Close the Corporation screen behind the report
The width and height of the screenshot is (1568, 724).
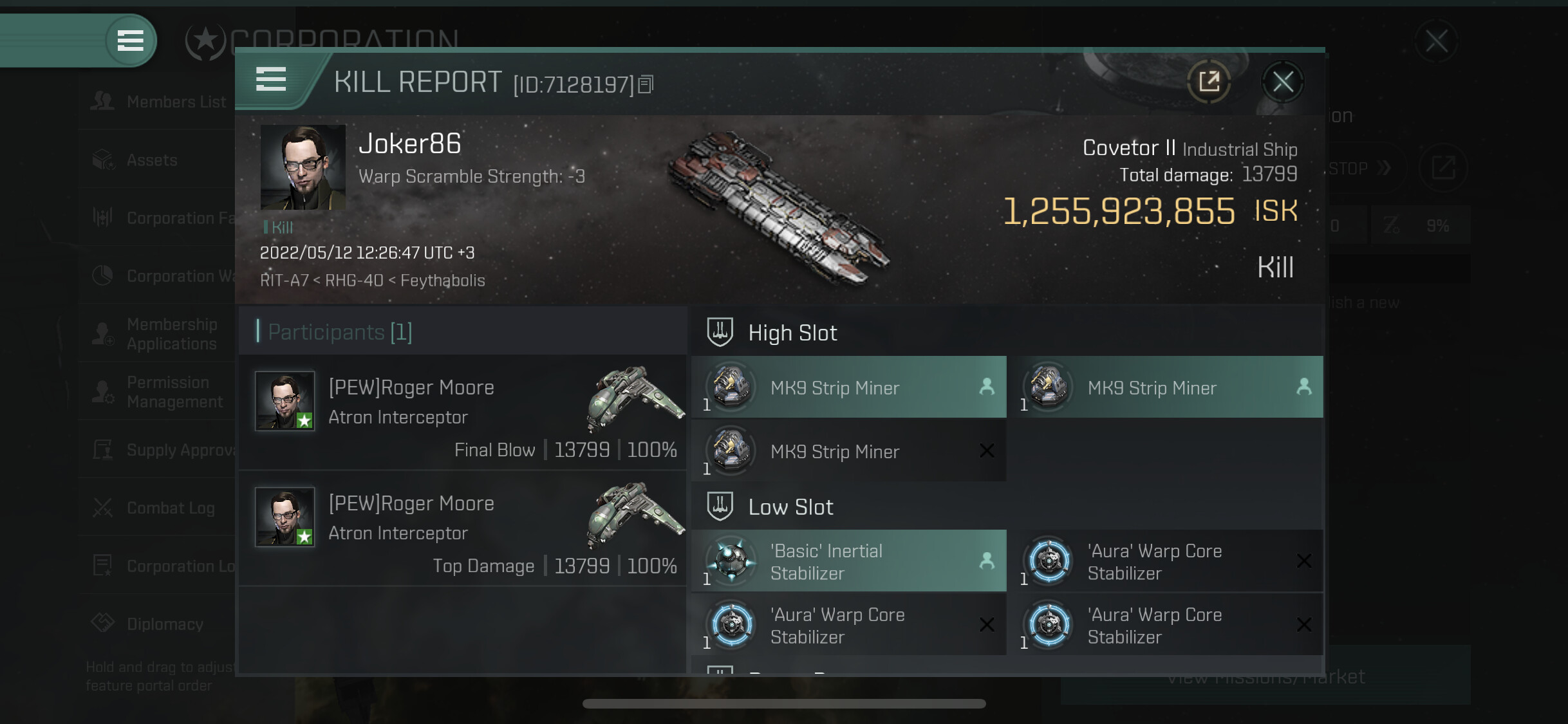click(1436, 41)
